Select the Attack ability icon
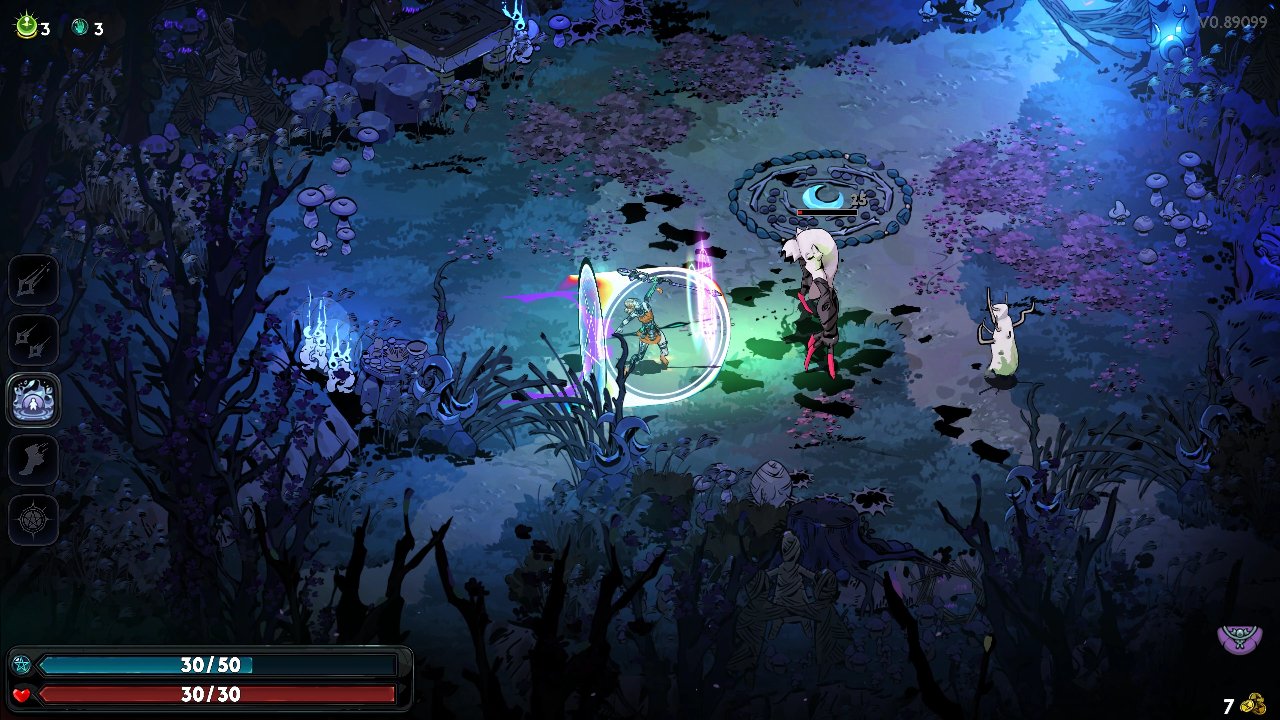 pos(34,281)
